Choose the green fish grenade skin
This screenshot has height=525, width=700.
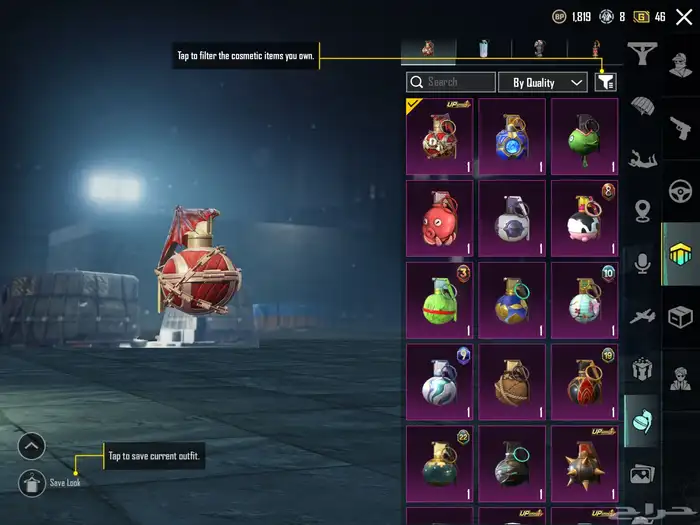point(584,135)
